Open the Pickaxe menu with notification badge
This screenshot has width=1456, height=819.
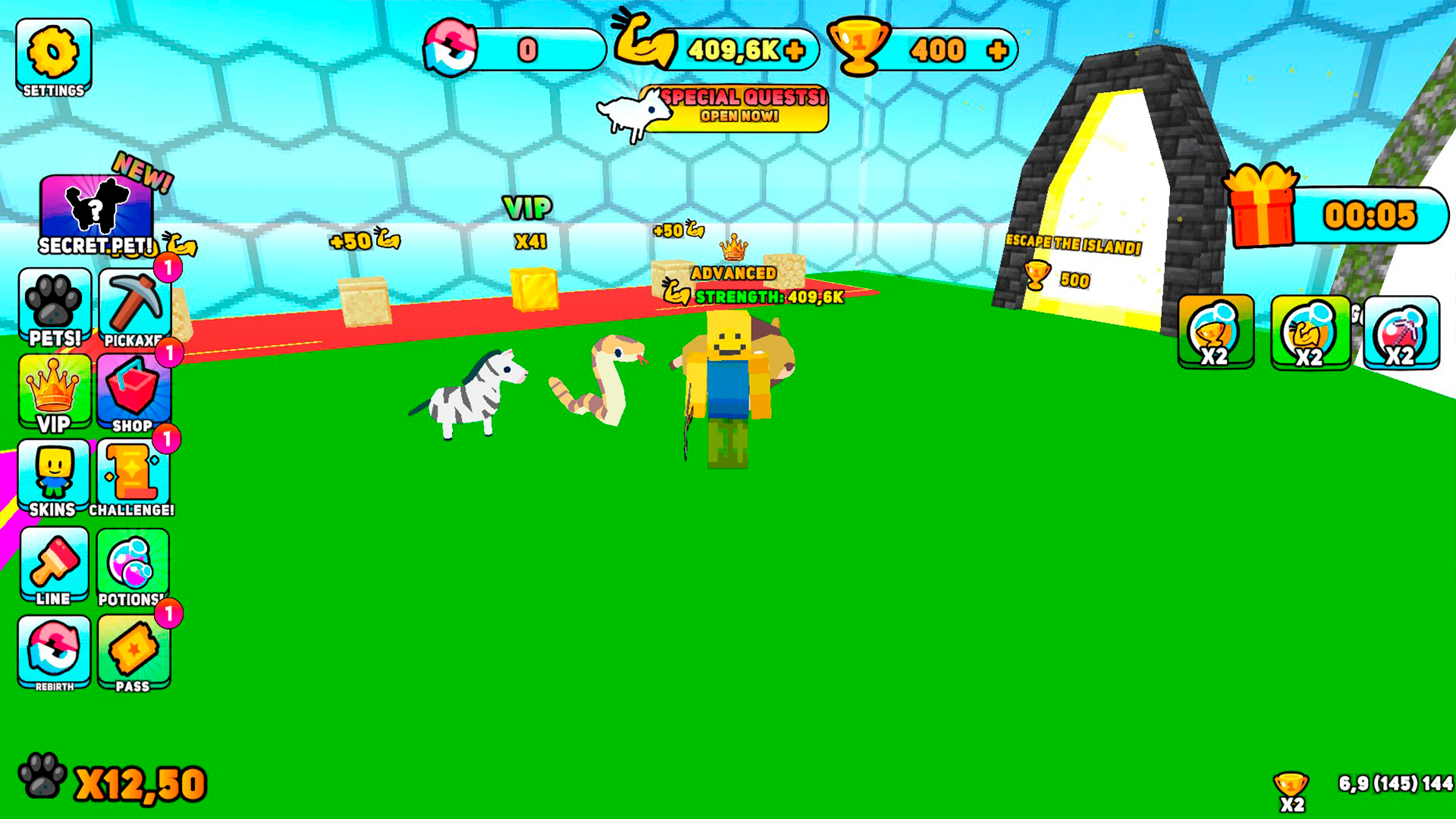click(x=133, y=303)
